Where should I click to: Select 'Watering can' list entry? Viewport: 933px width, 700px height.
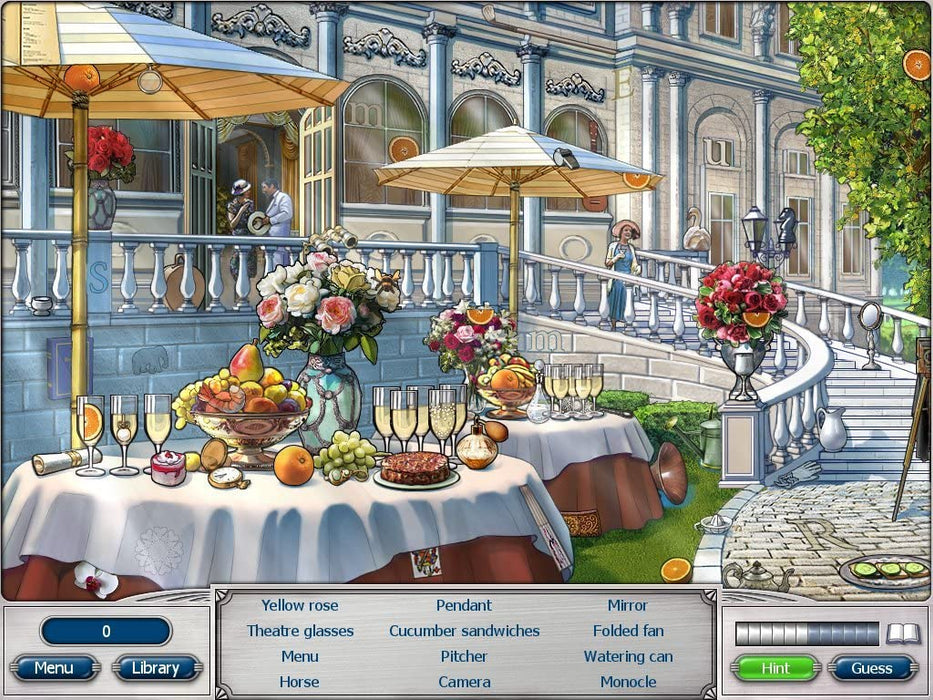click(628, 657)
